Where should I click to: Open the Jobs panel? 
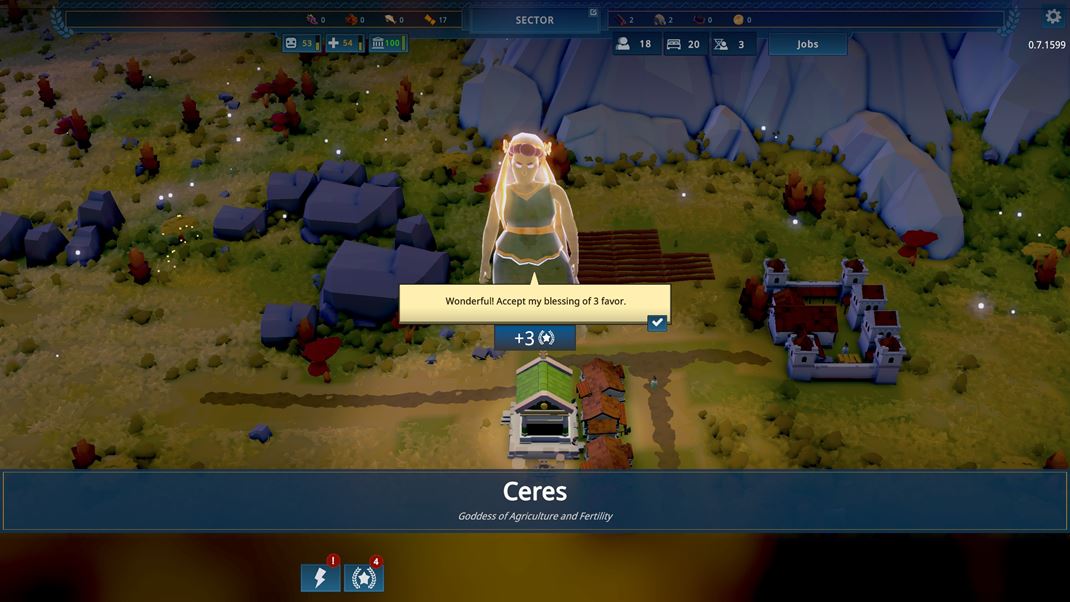coord(807,44)
